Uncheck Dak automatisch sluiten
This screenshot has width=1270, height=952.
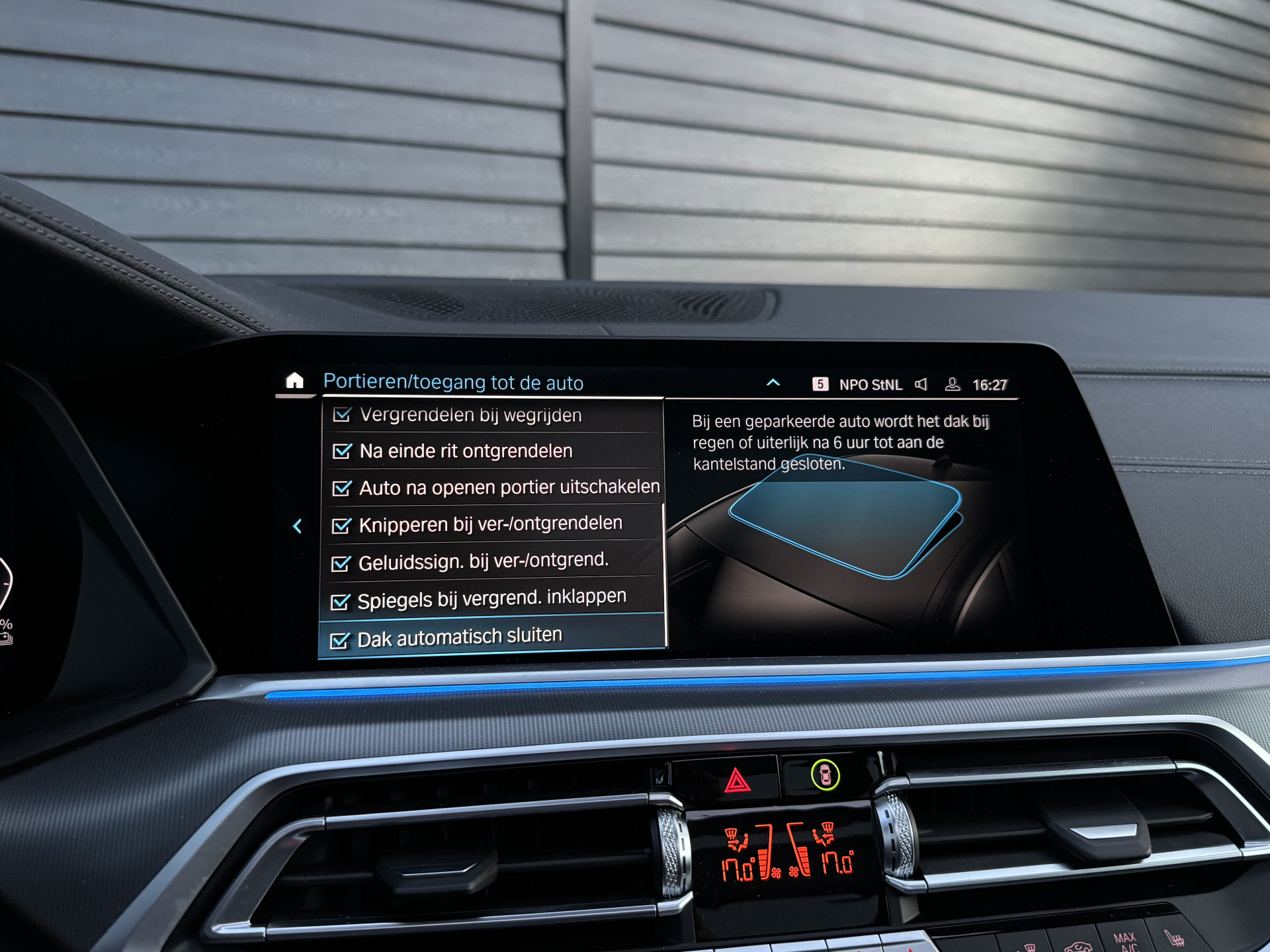point(339,641)
